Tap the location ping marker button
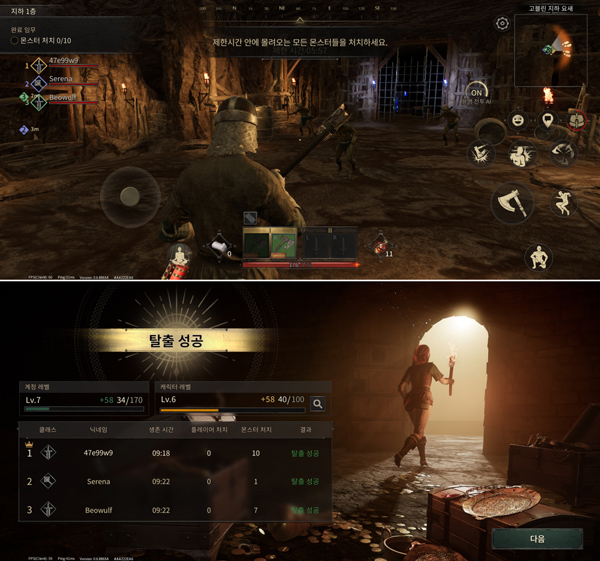Viewport: 600px width, 561px height. click(x=548, y=121)
